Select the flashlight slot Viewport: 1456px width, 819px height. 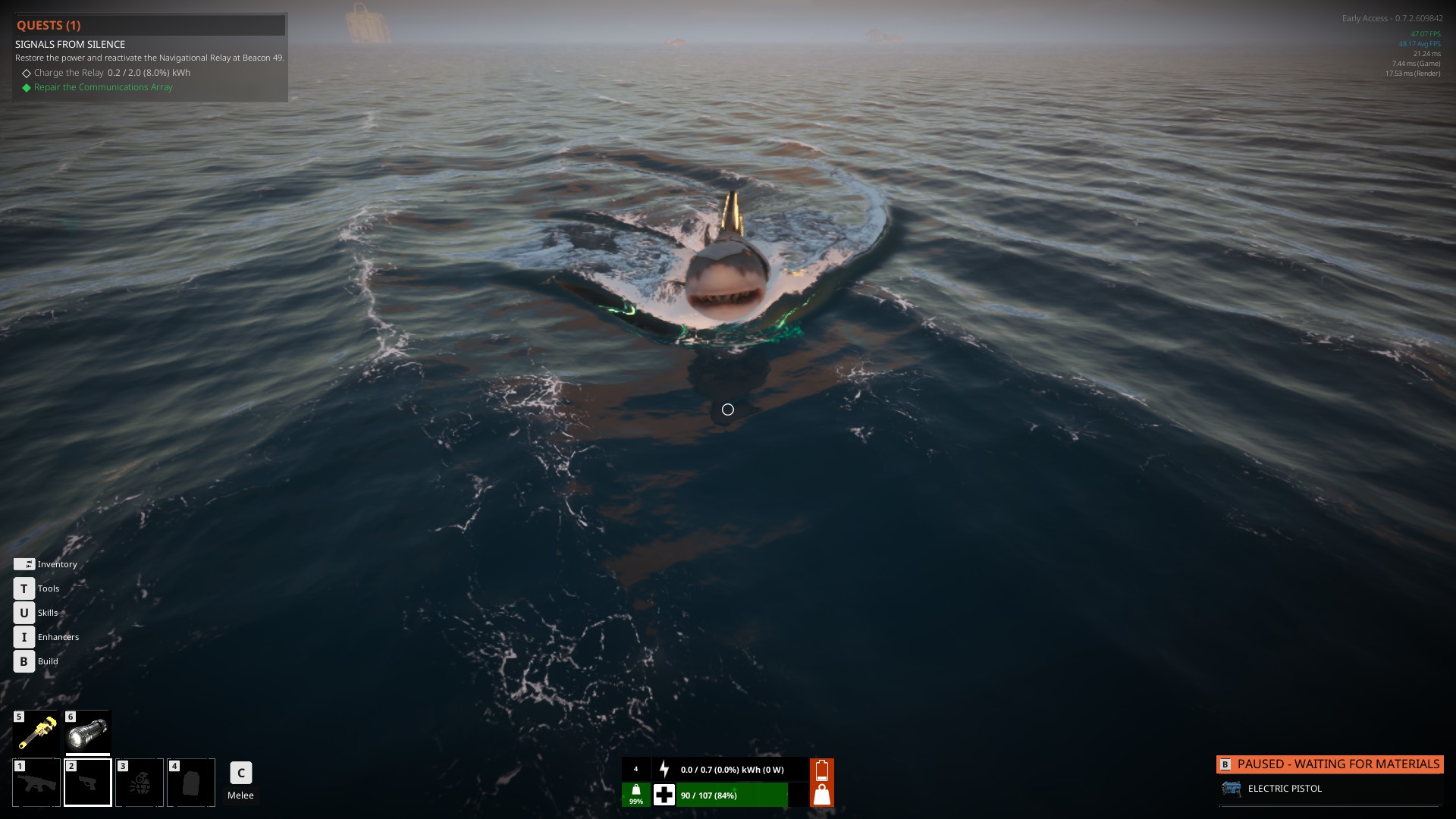(88, 733)
